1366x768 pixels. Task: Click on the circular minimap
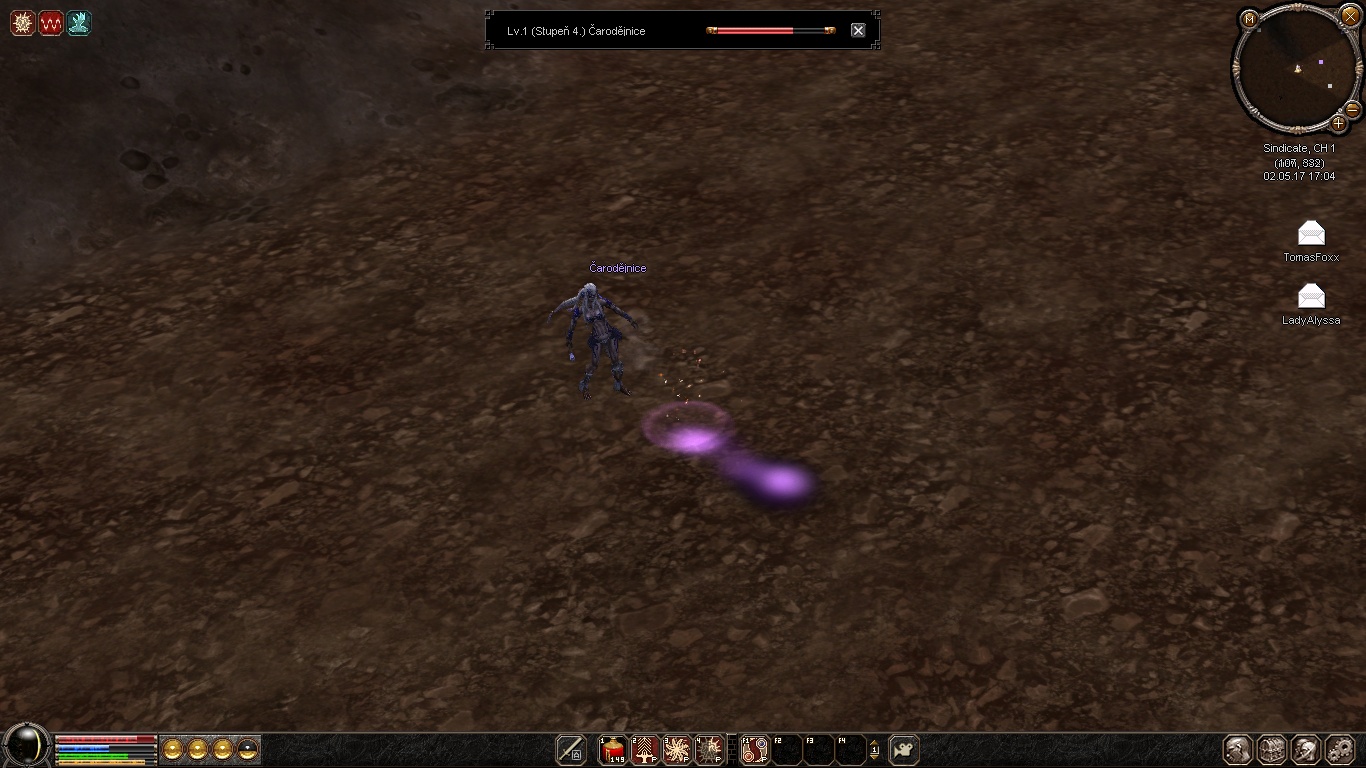pos(1297,68)
